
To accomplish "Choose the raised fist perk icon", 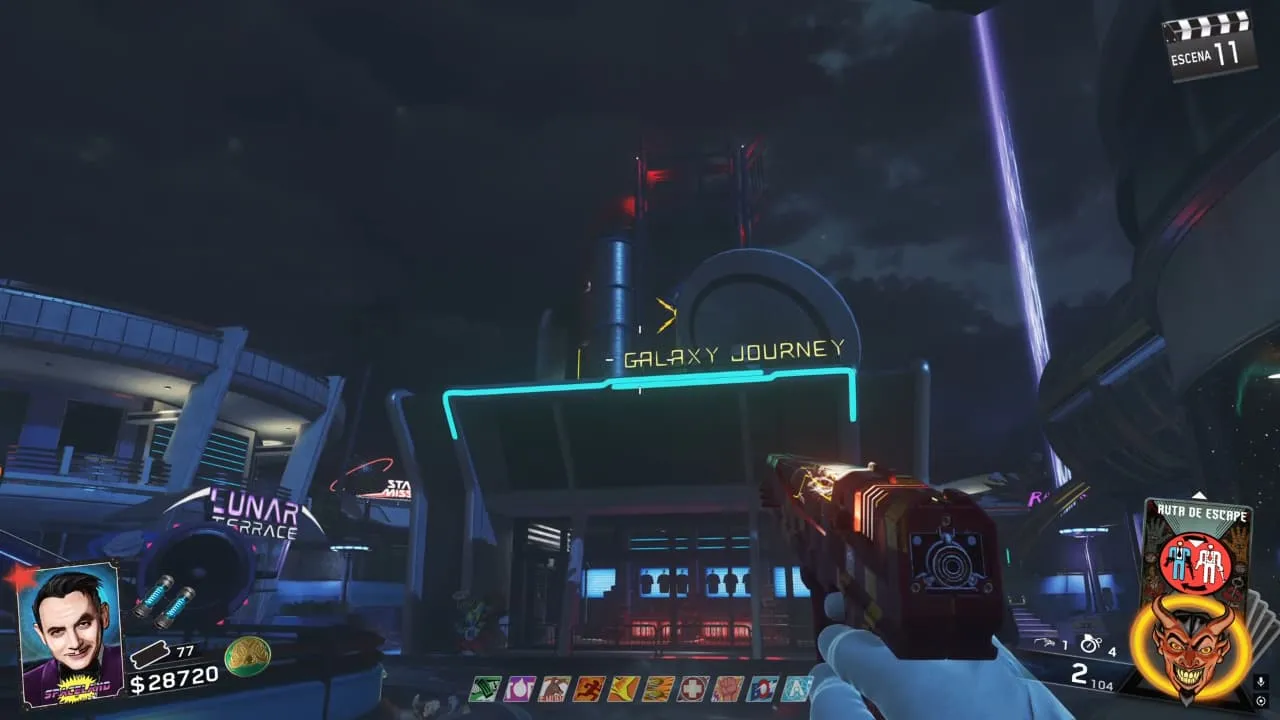I will pos(727,688).
